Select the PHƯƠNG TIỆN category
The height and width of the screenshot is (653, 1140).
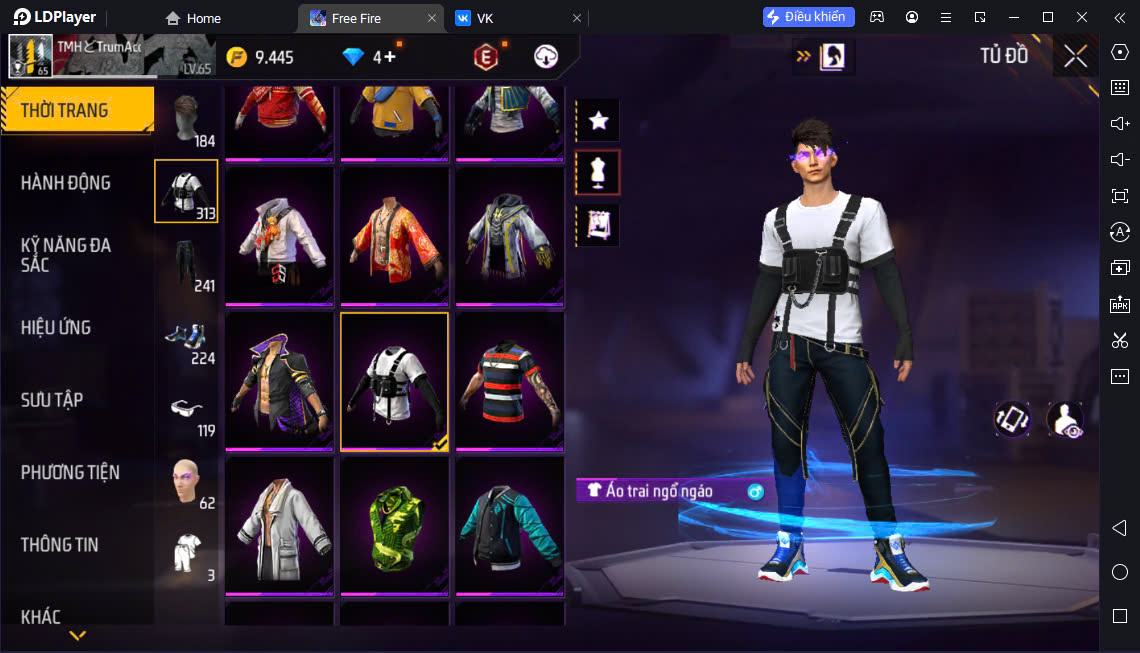pyautogui.click(x=70, y=472)
